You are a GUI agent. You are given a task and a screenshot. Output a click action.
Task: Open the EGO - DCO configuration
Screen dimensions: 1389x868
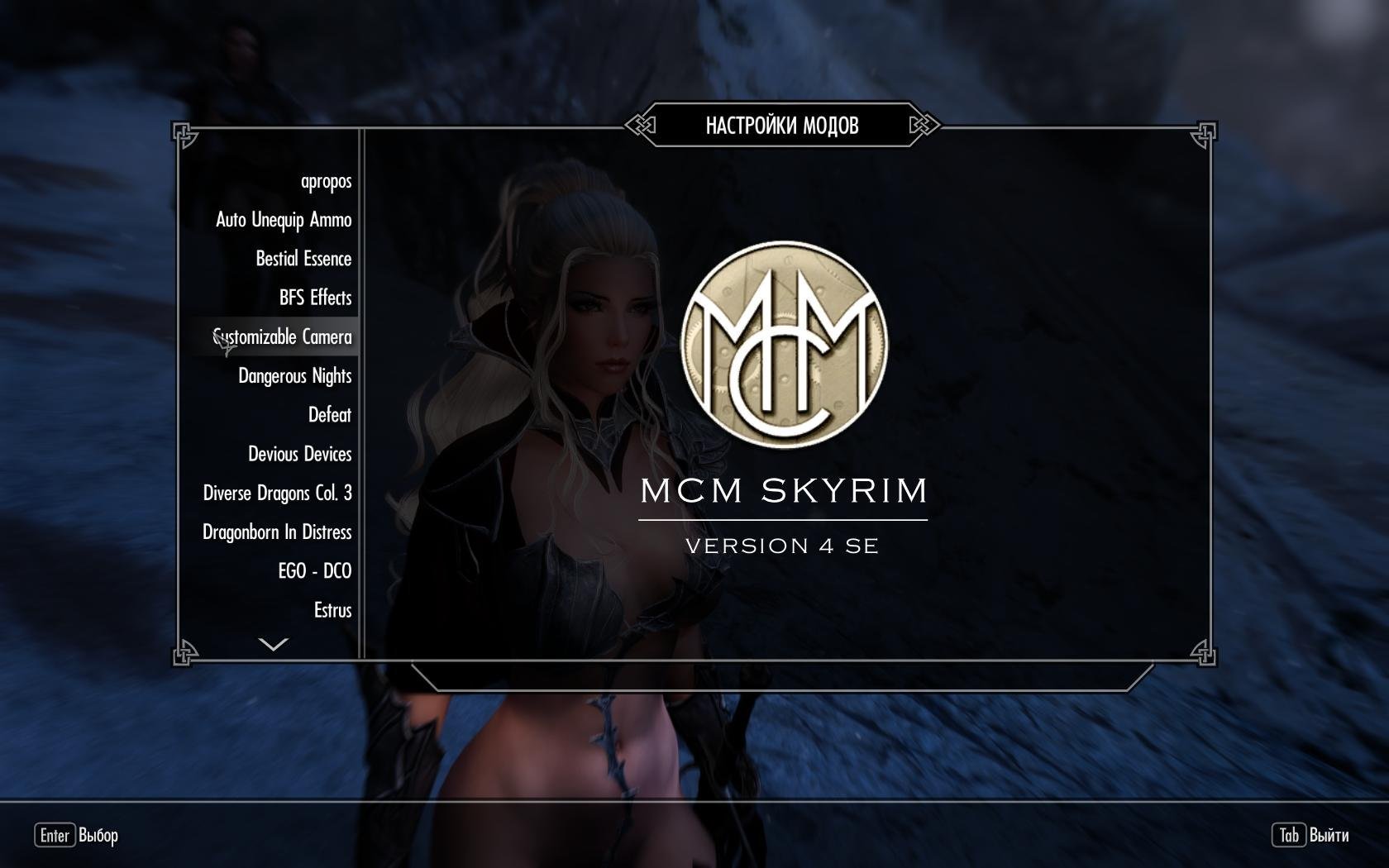[x=314, y=571]
